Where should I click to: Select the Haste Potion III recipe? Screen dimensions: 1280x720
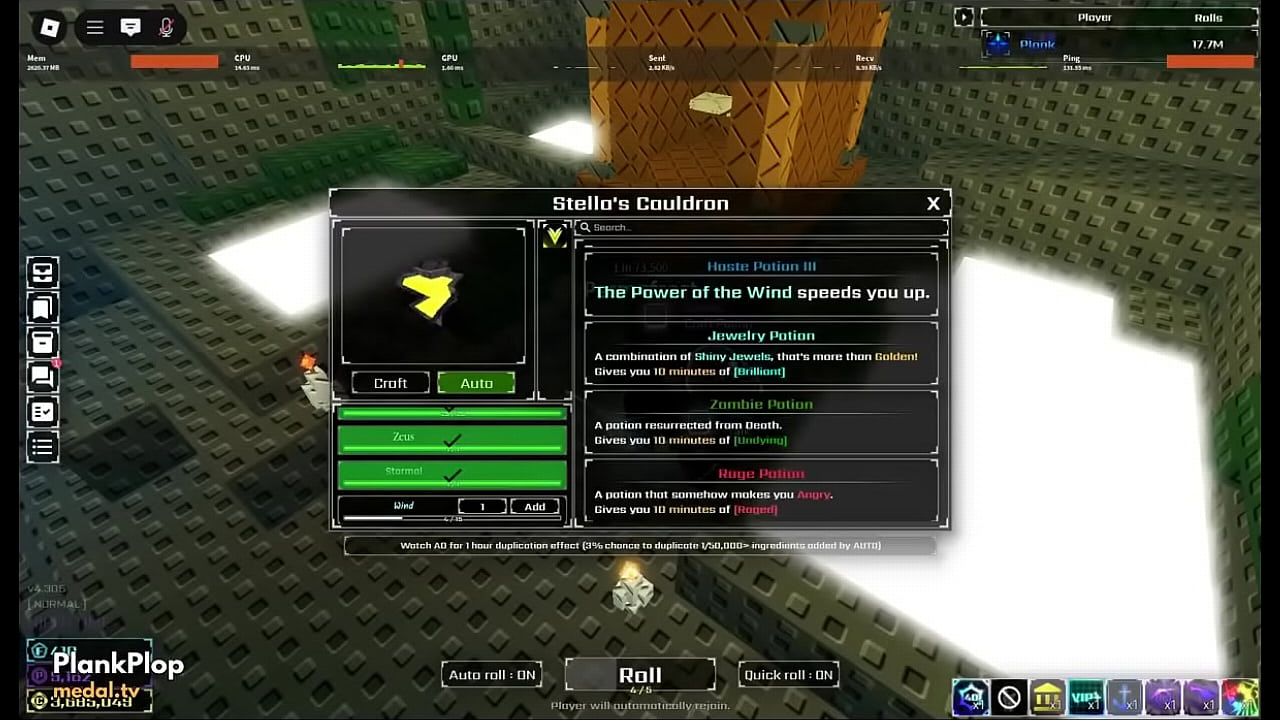761,283
